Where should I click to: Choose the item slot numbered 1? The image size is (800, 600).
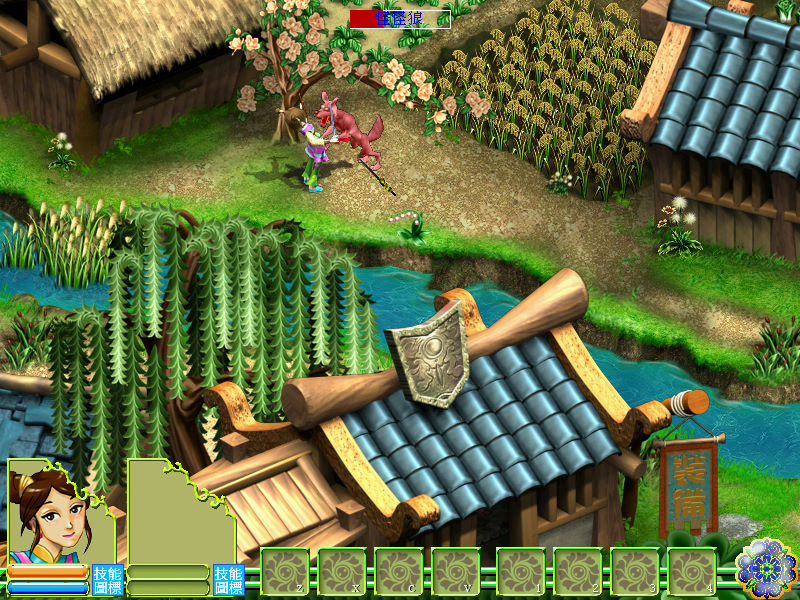[521, 573]
